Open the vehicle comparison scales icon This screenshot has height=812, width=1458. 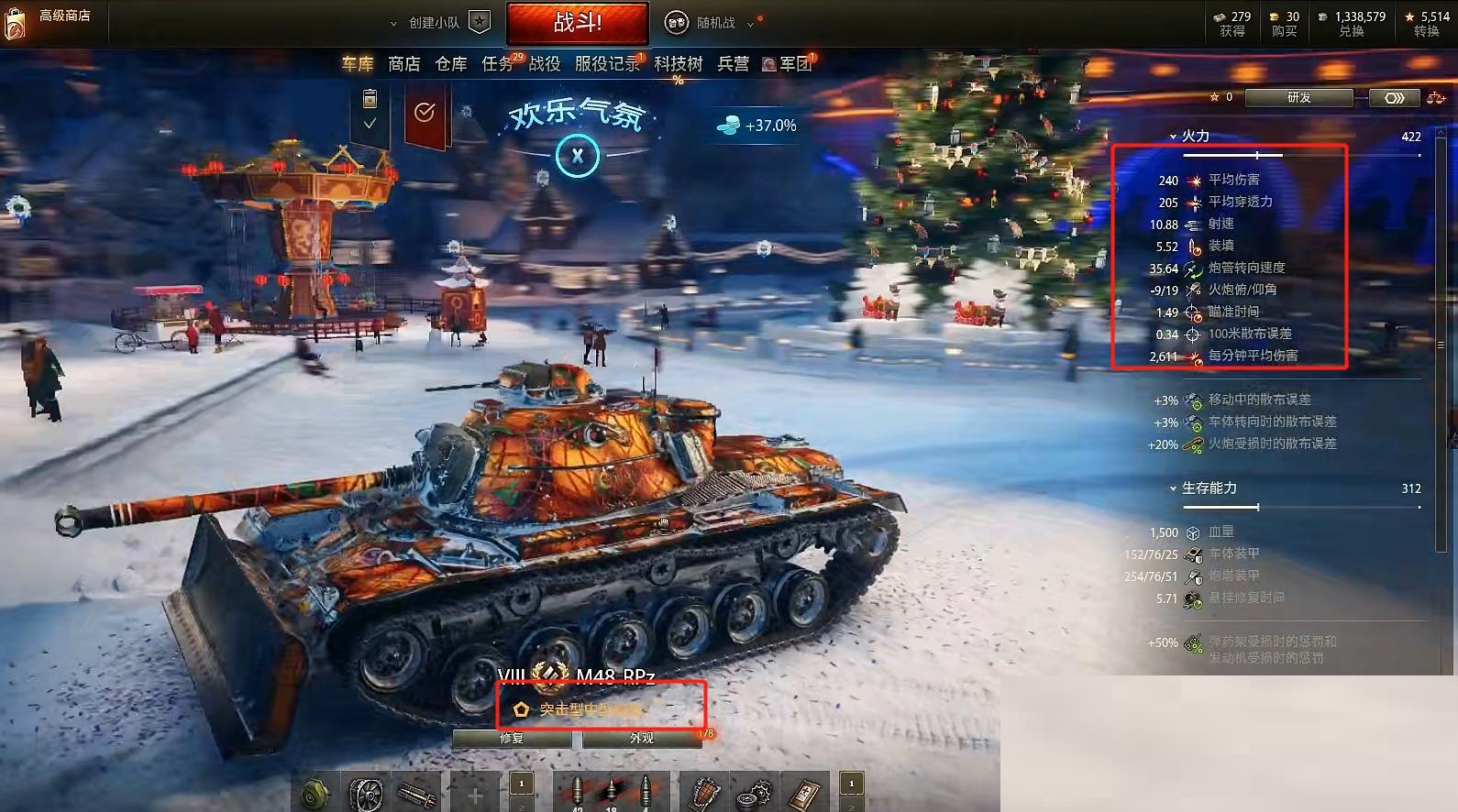coord(1435,97)
